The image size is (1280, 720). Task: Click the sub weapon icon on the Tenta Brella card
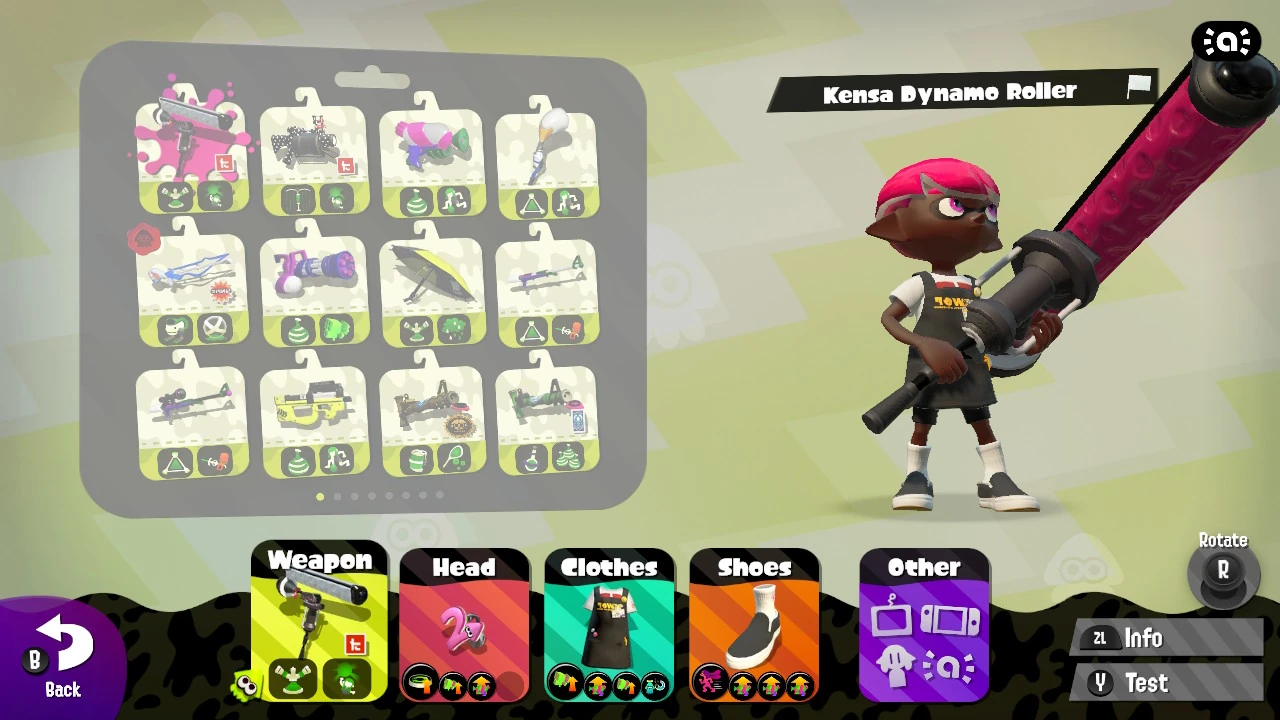(x=416, y=330)
